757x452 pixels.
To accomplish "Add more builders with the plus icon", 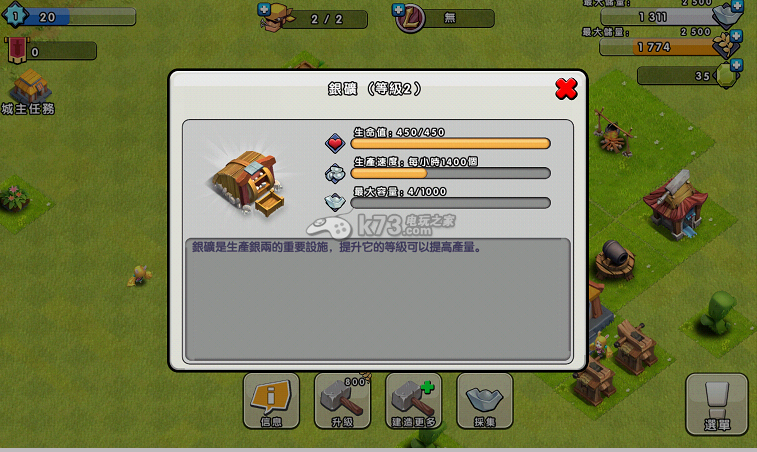I will pos(264,9).
